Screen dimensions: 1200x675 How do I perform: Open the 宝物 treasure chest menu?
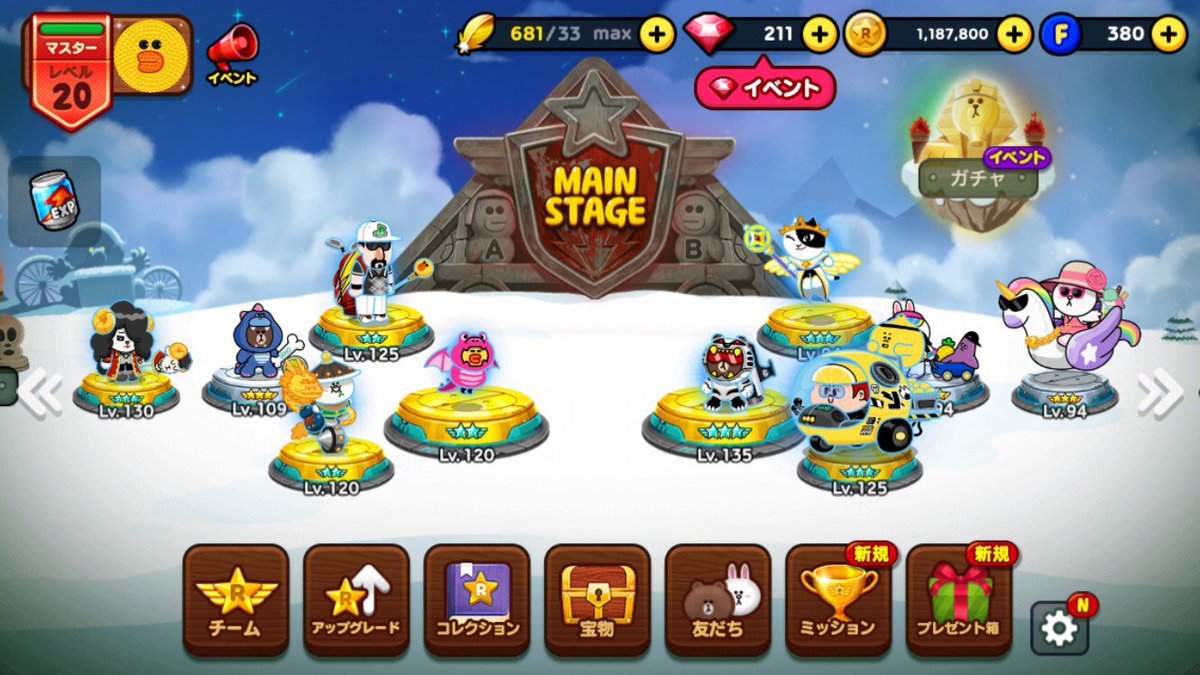coord(597,600)
